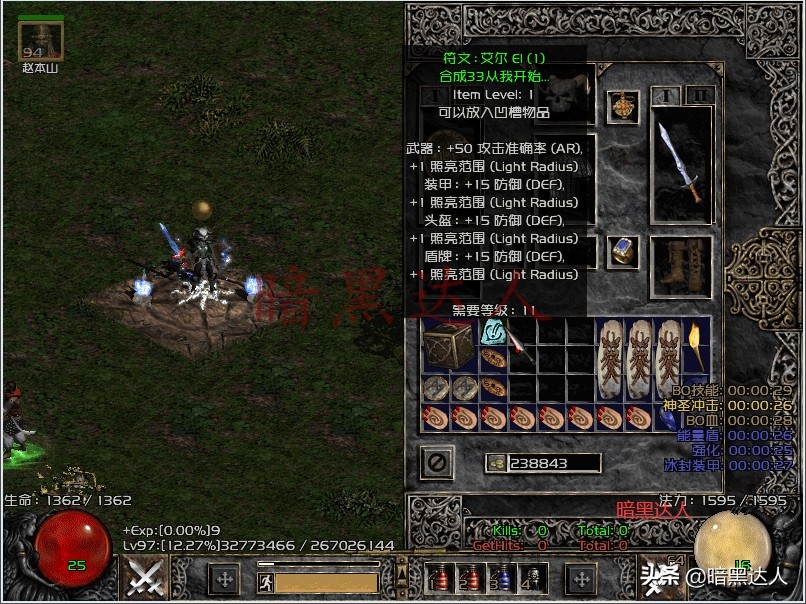The width and height of the screenshot is (806, 604).
Task: Choose the crossed swords left attack skill
Action: point(146,577)
